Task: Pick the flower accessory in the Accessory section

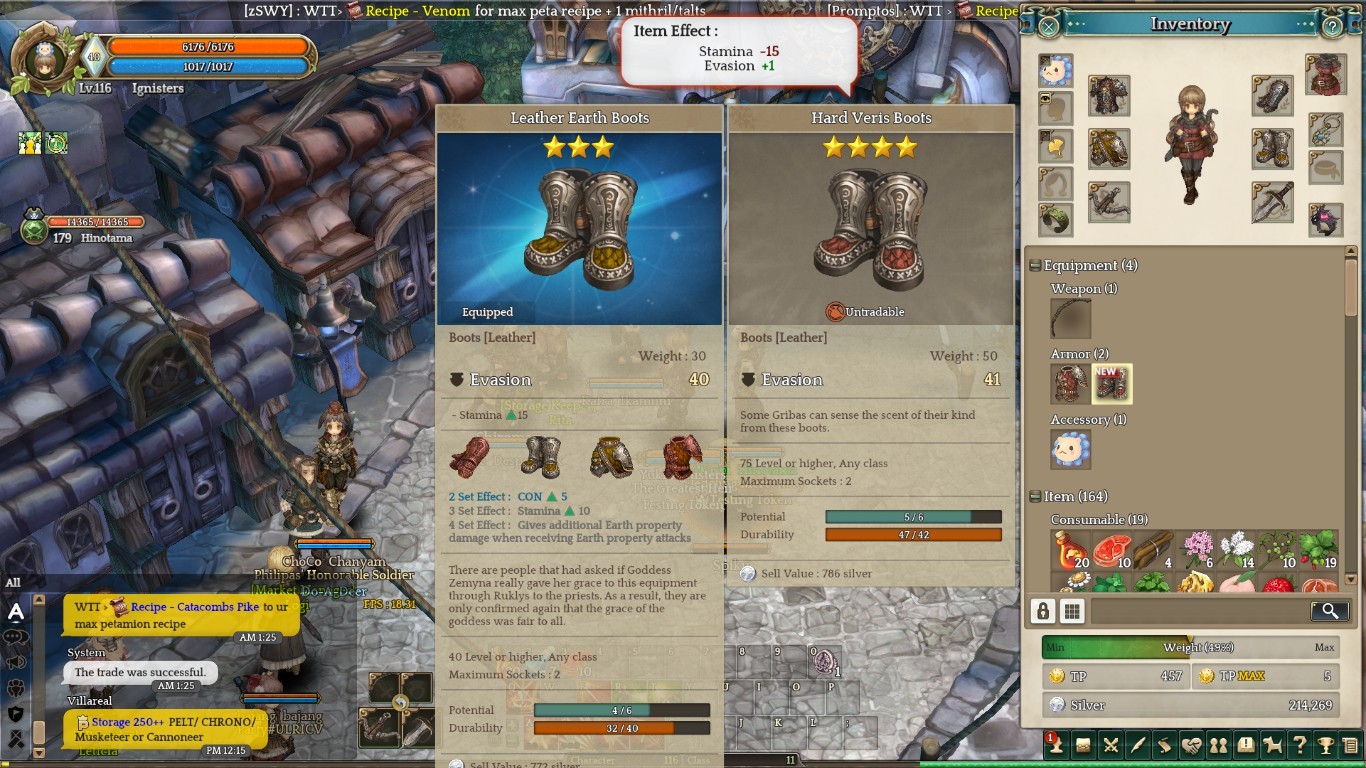Action: coord(1071,450)
